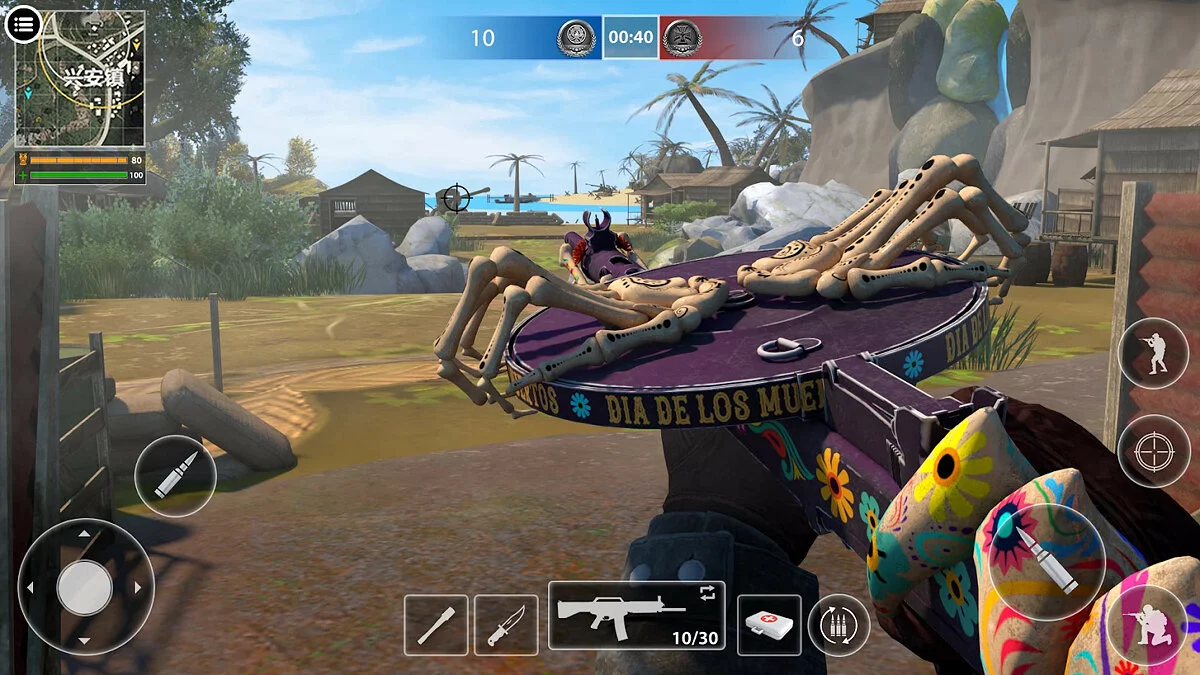The image size is (1200, 675).
Task: Open the hamburger list menu
Action: [22, 22]
